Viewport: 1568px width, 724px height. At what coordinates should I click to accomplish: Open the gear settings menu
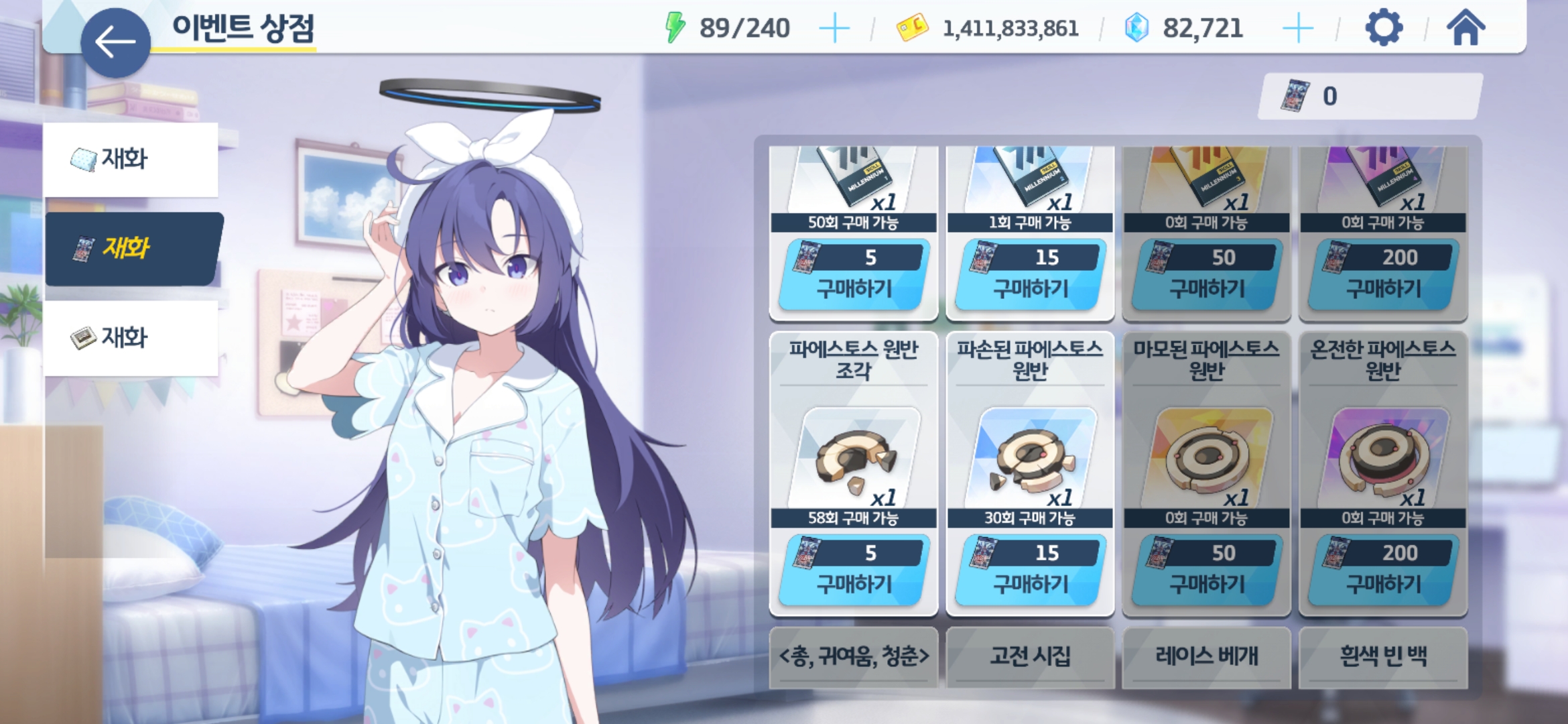coord(1383,28)
